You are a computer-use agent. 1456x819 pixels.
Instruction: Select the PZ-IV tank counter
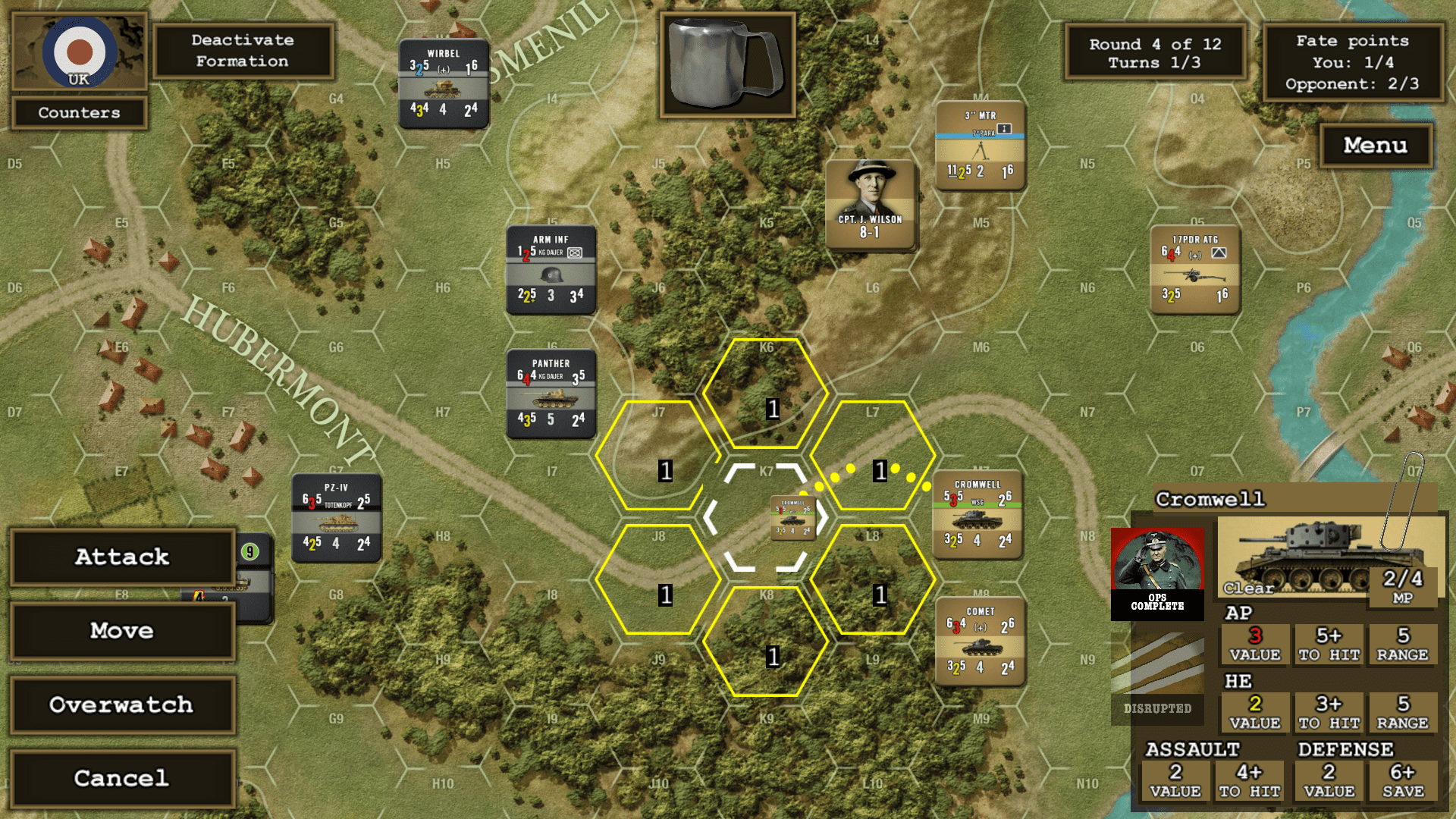click(x=336, y=518)
